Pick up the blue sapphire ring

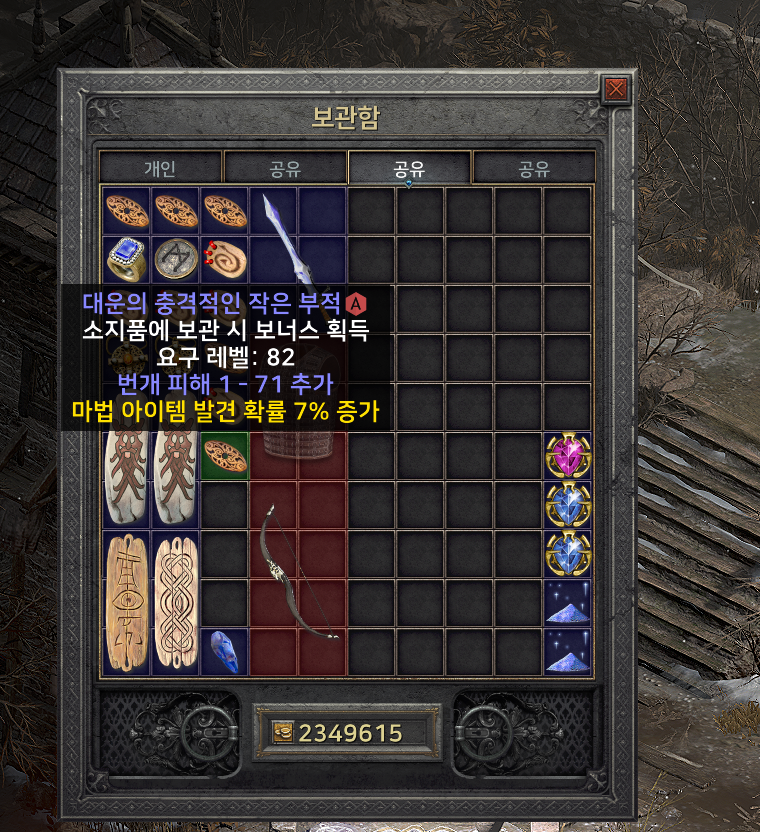(127, 260)
